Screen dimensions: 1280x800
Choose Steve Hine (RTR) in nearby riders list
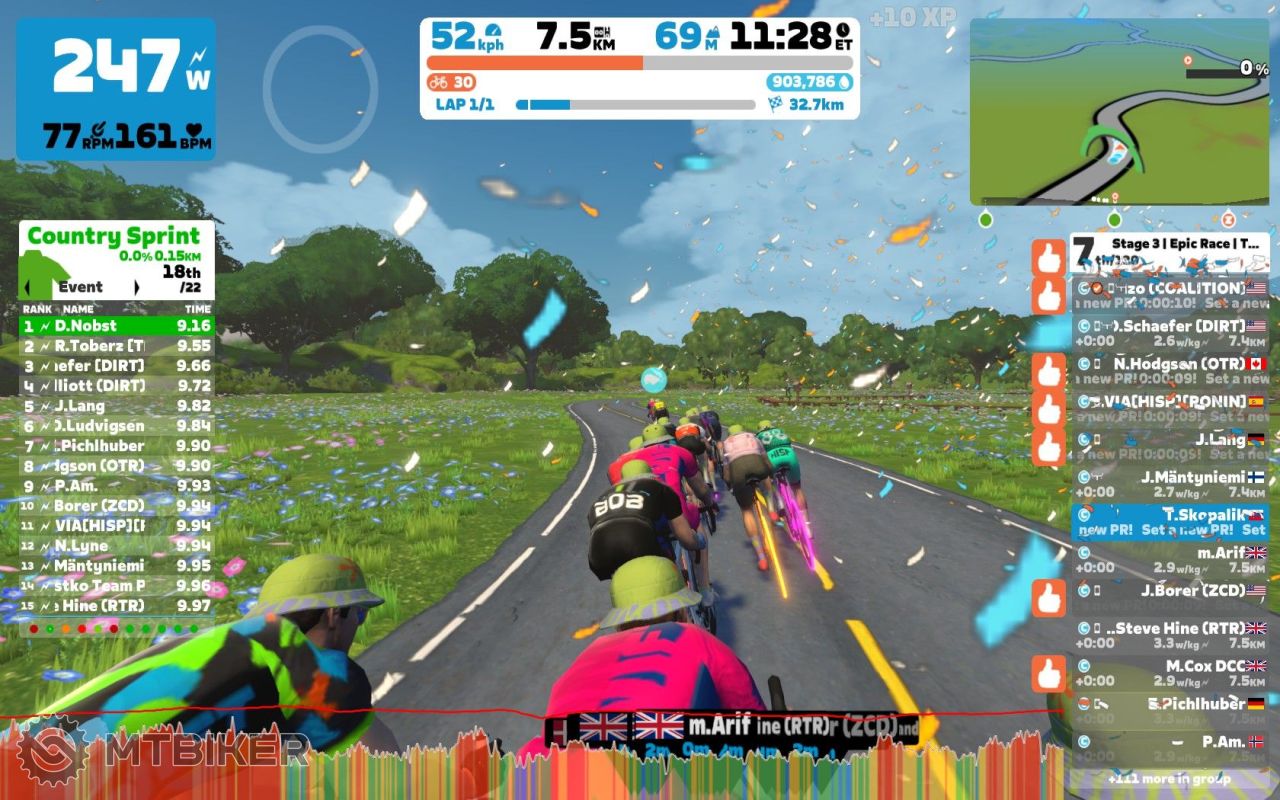pyautogui.click(x=1169, y=635)
